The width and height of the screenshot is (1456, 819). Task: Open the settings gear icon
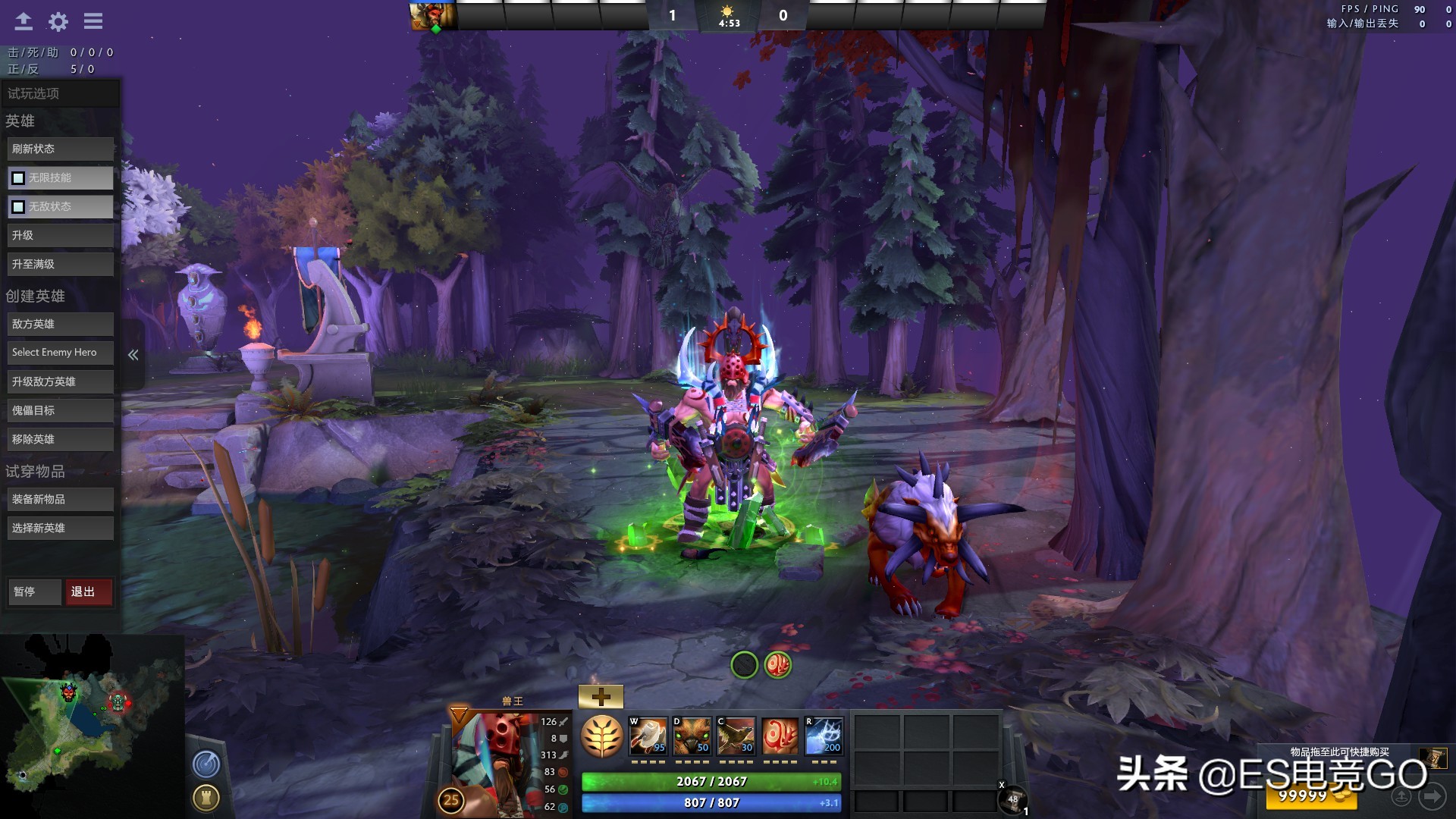(x=58, y=21)
